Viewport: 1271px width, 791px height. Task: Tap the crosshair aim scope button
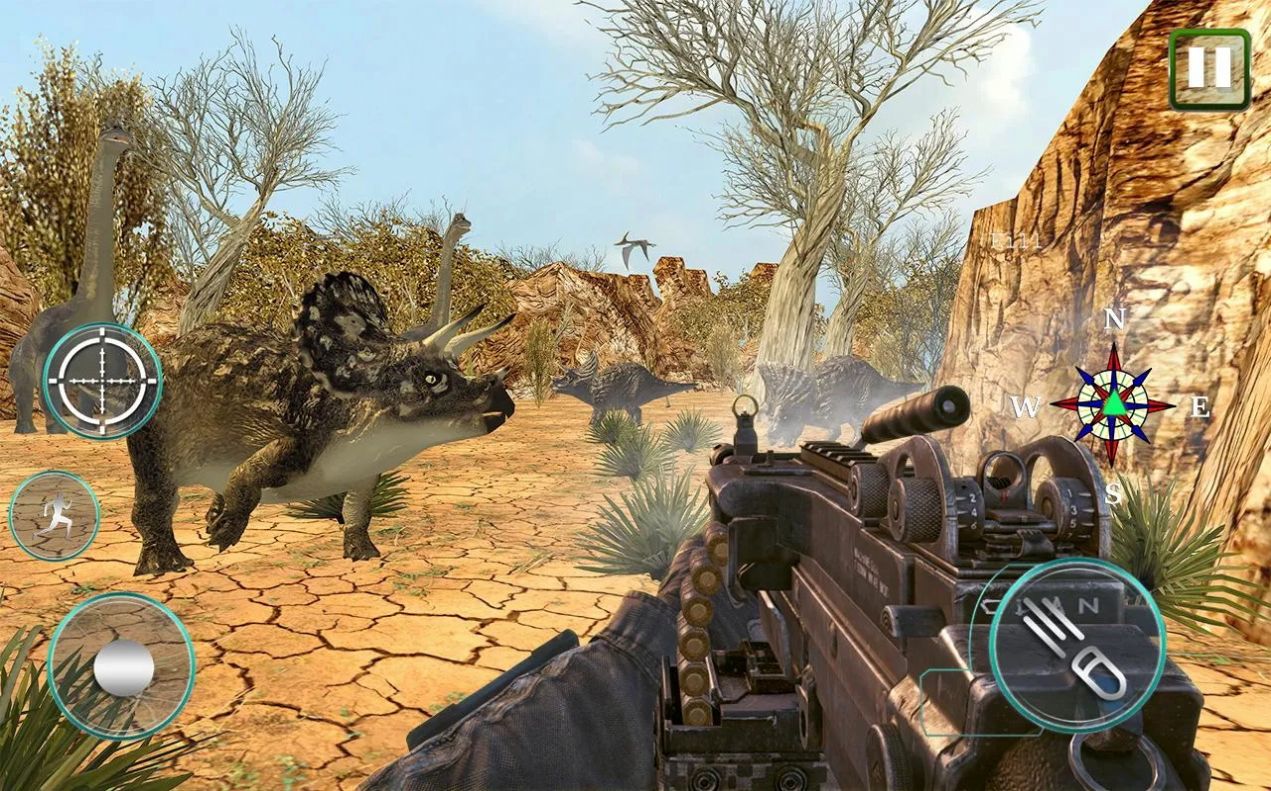(x=102, y=381)
